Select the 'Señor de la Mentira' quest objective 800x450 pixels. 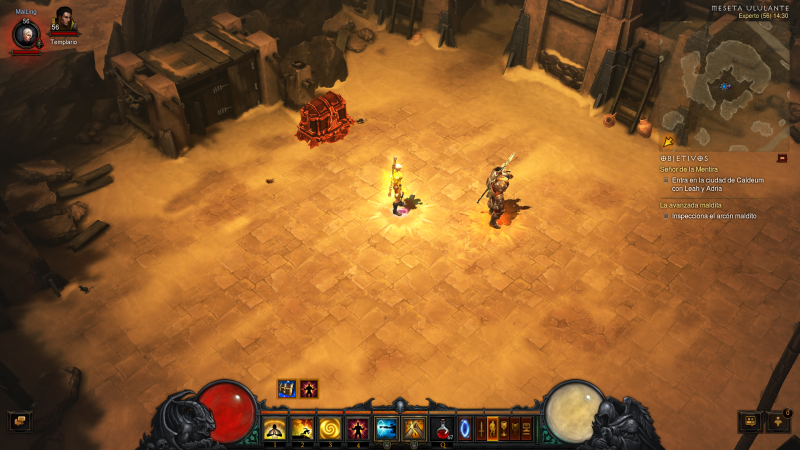689,169
